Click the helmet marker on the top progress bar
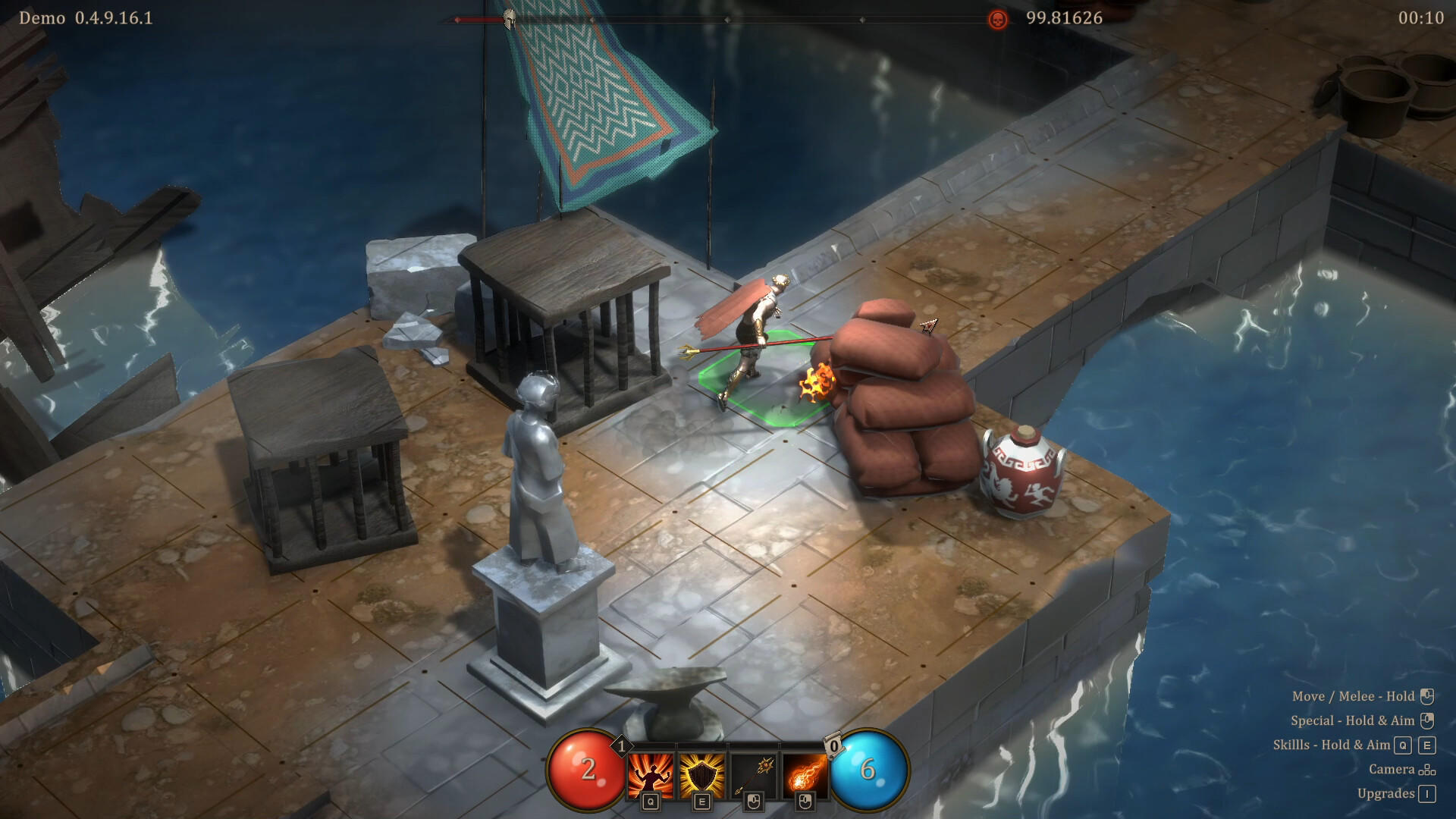The width and height of the screenshot is (1456, 819). (x=508, y=17)
